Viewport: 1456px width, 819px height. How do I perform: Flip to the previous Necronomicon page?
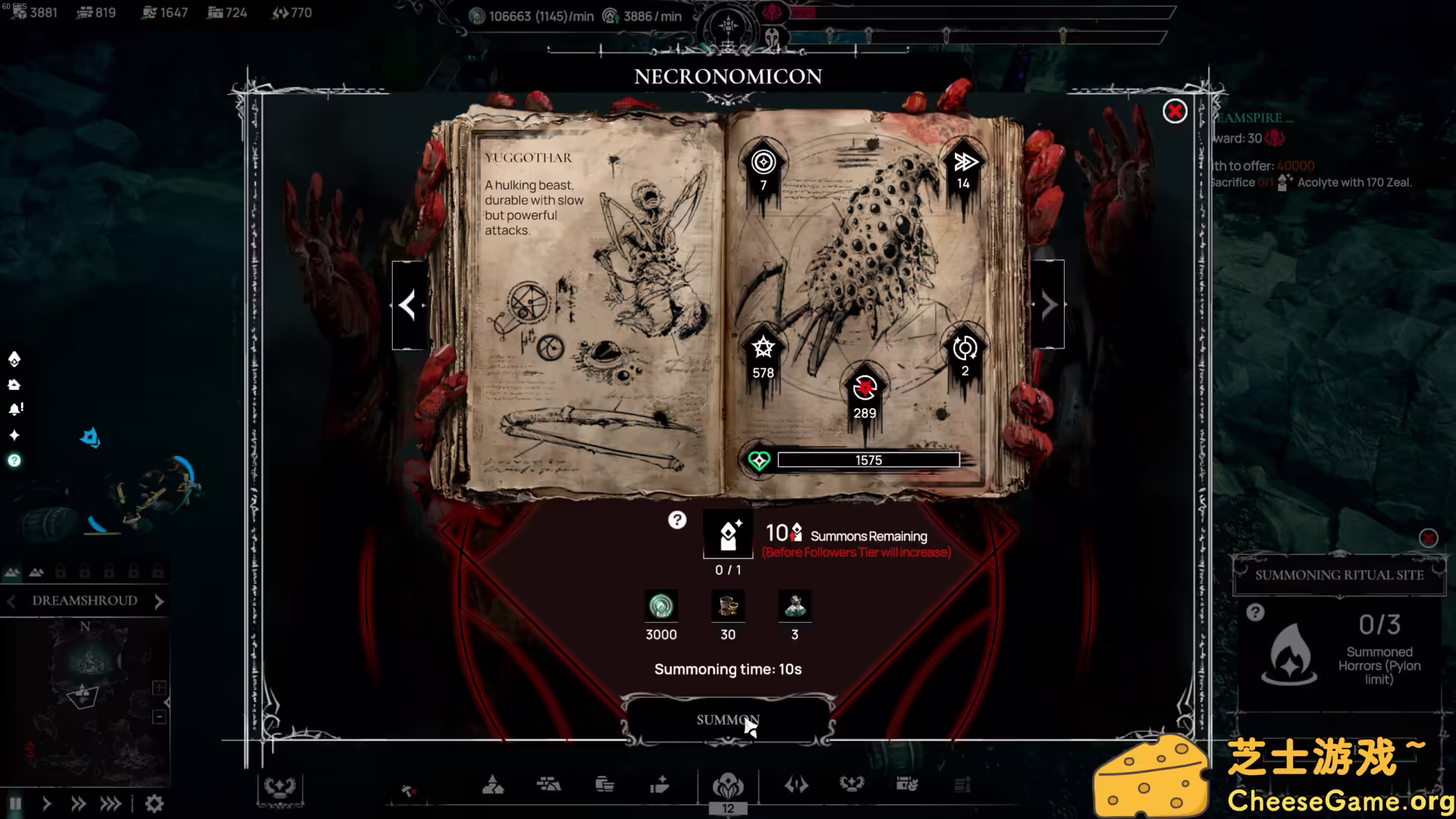(409, 305)
